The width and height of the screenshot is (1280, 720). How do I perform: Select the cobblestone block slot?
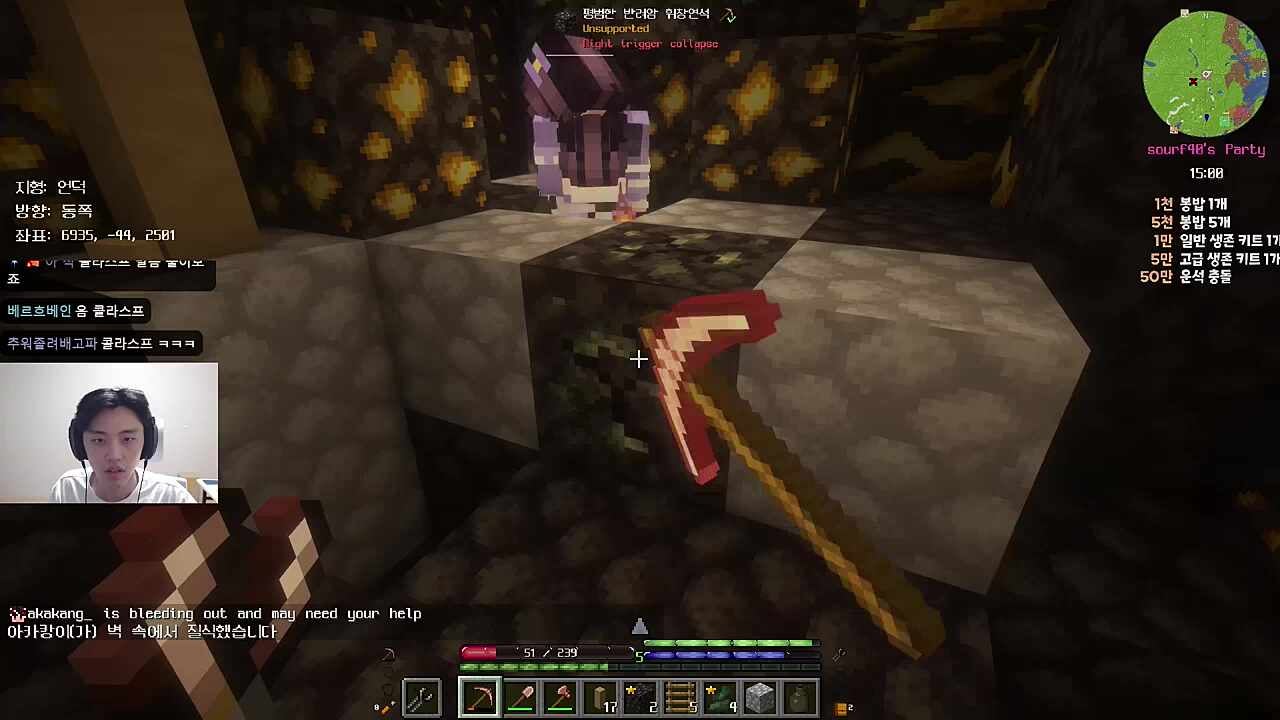(x=760, y=697)
